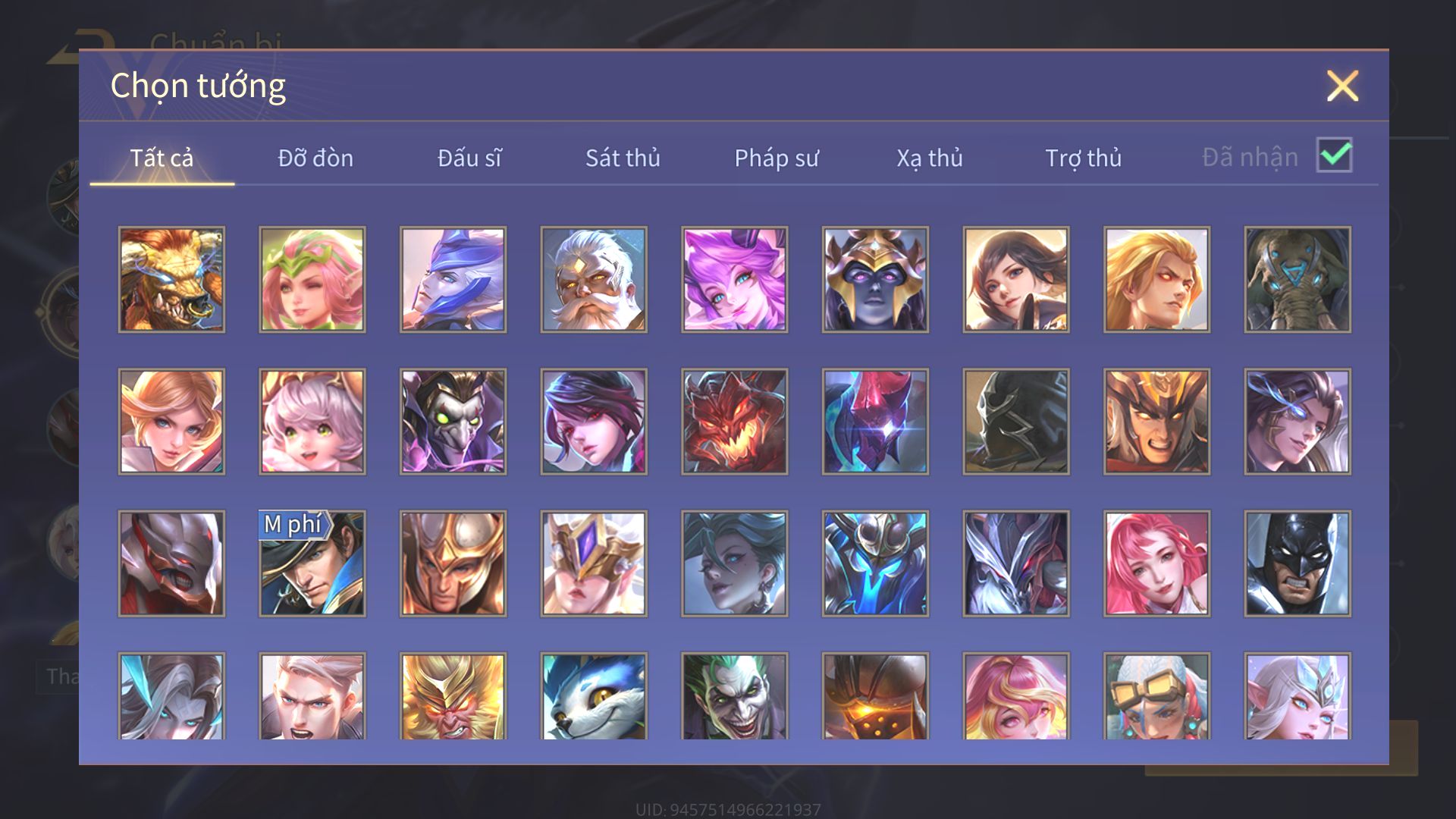Select the Sát thủ tab
Image resolution: width=1456 pixels, height=819 pixels.
[623, 158]
